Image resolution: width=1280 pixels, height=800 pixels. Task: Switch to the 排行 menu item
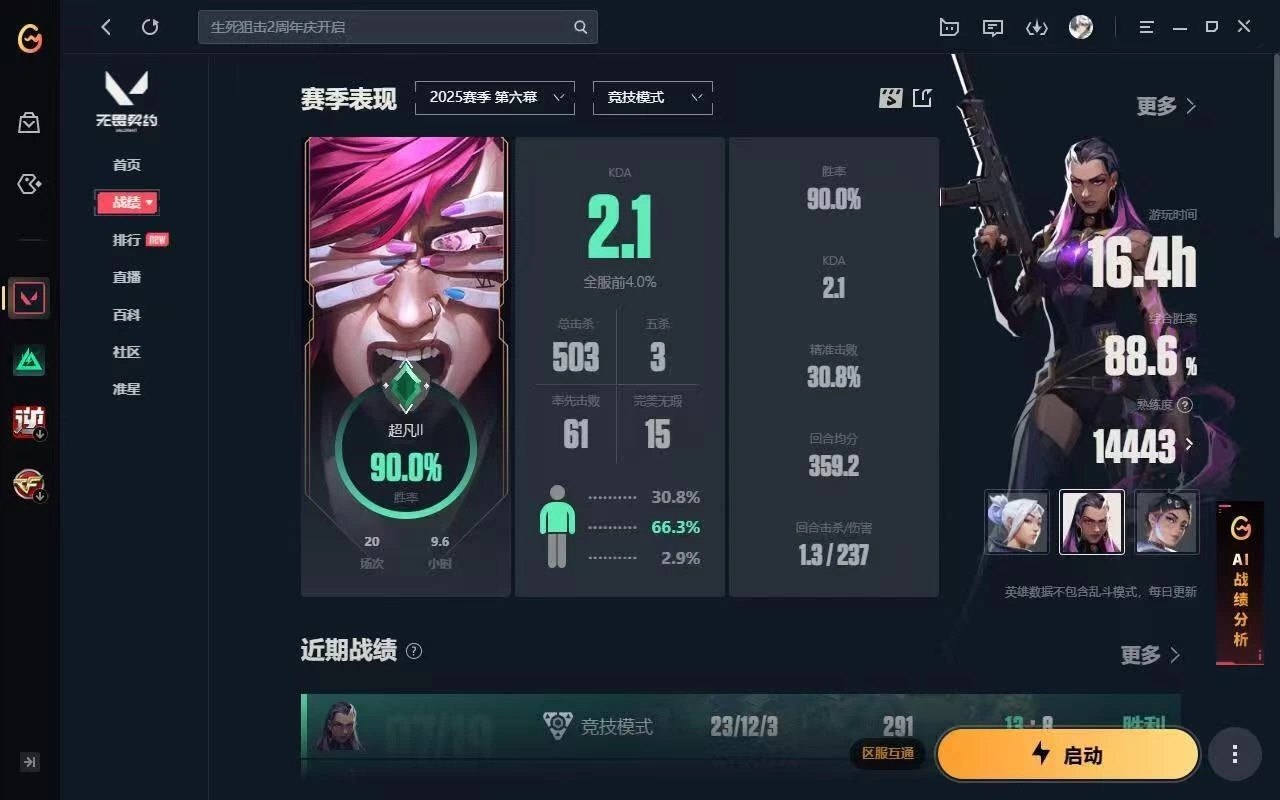point(126,240)
